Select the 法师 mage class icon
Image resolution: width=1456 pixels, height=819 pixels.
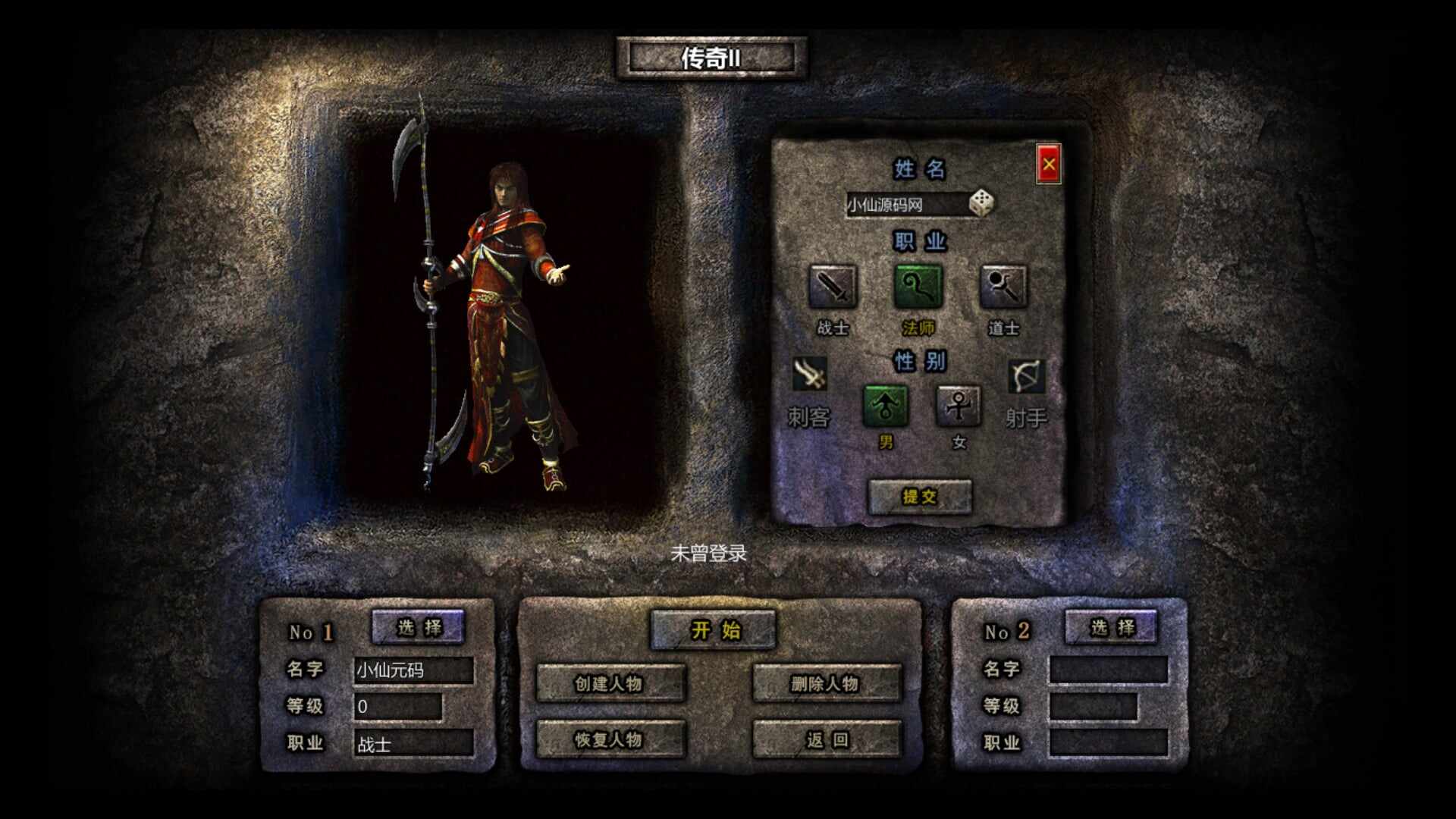918,287
